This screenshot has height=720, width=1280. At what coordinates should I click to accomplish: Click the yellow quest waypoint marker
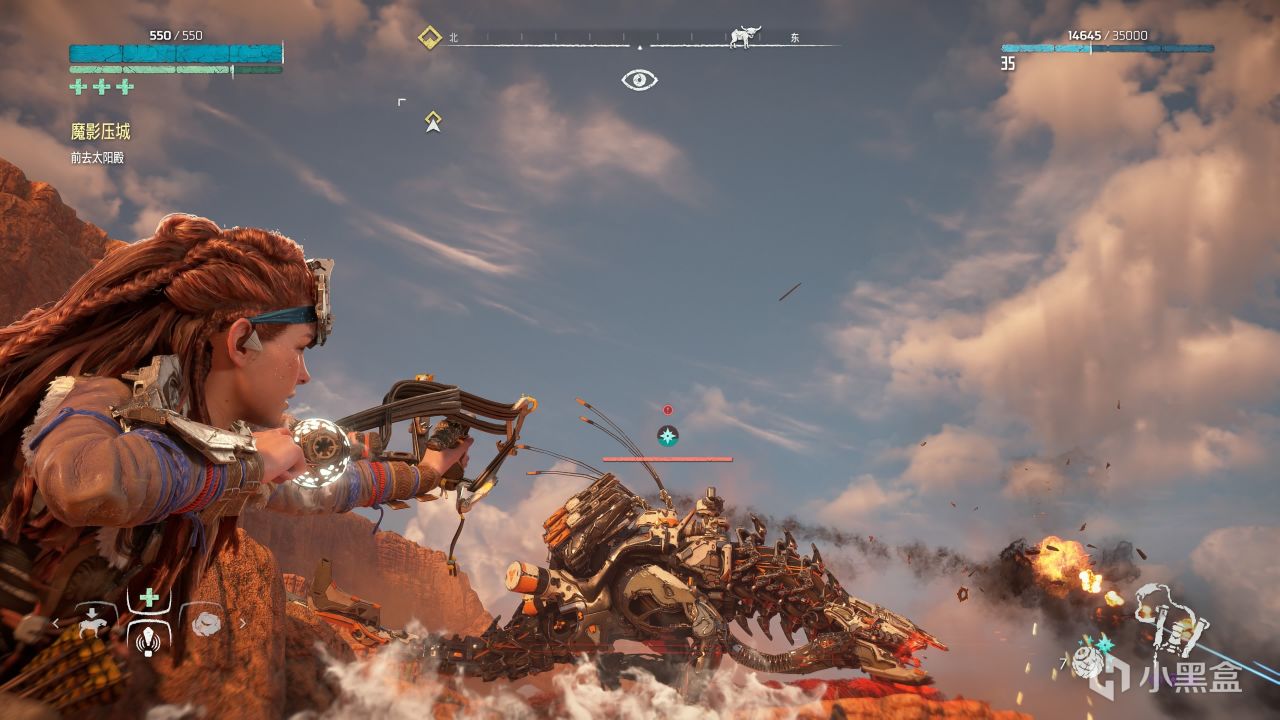tap(433, 122)
